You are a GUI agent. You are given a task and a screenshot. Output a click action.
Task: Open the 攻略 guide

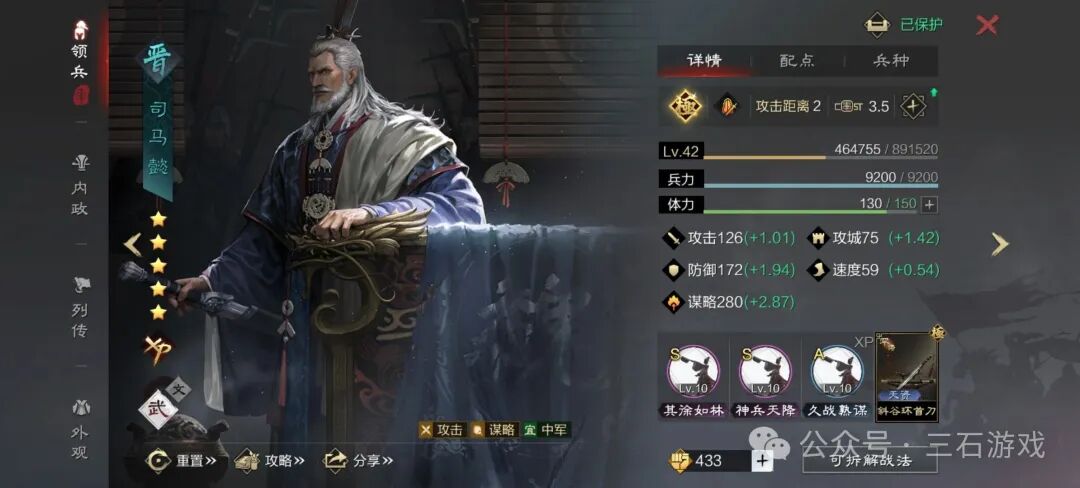(x=269, y=460)
